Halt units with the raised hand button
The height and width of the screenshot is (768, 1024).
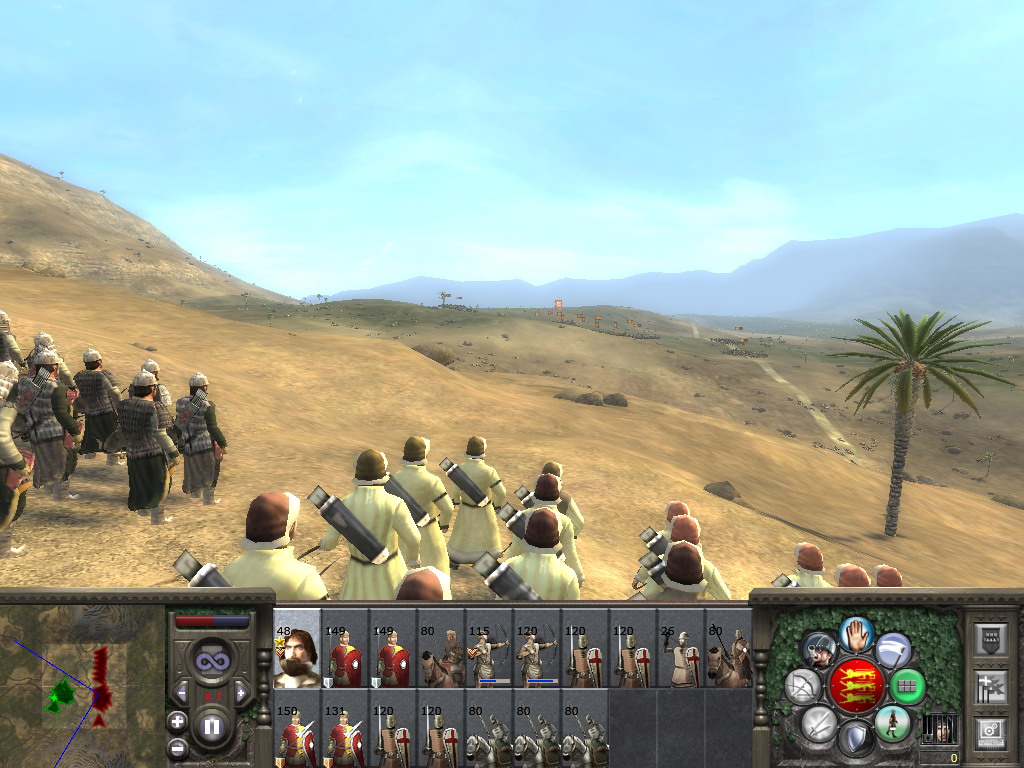856,633
